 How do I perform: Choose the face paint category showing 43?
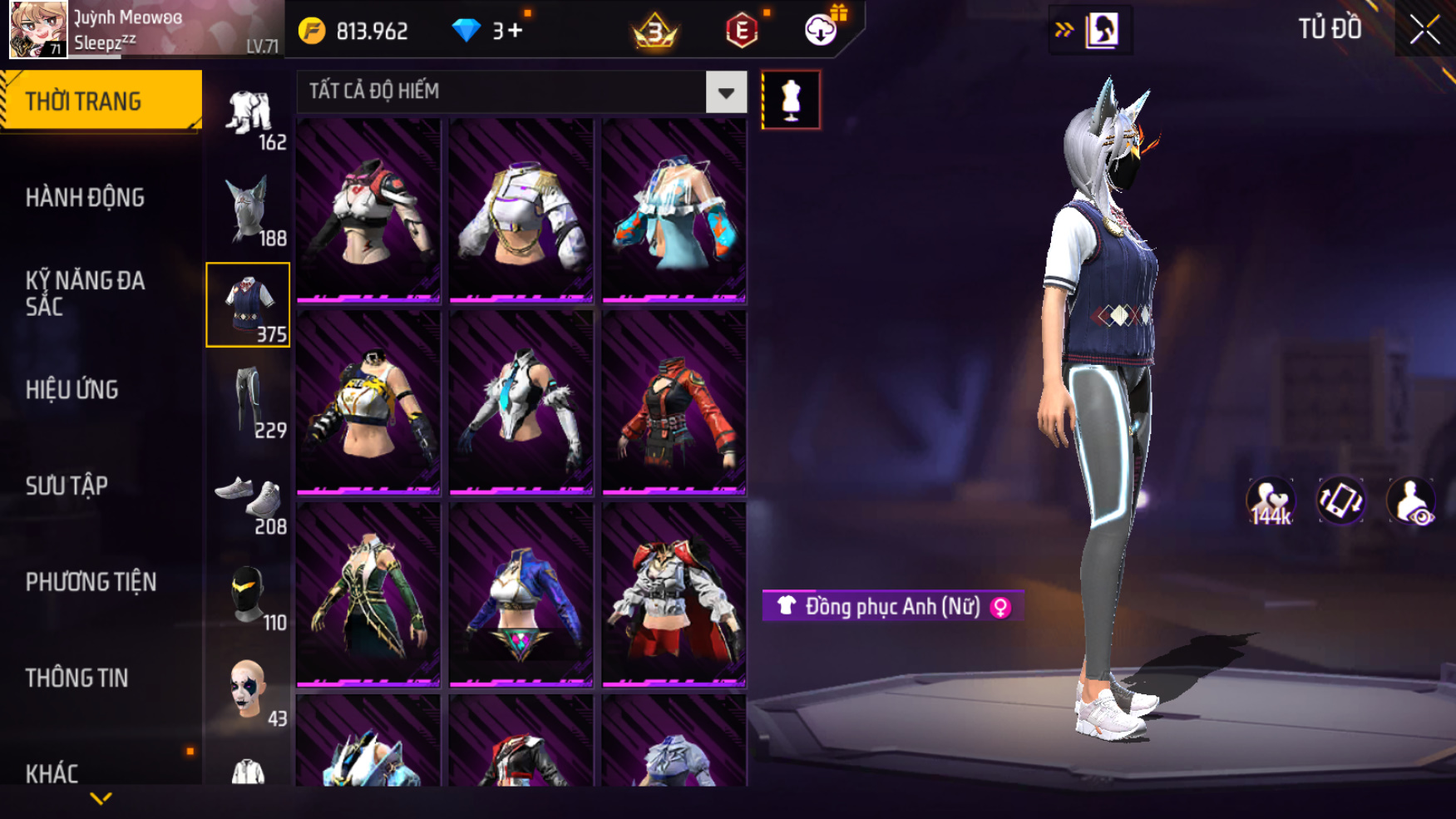tap(249, 690)
